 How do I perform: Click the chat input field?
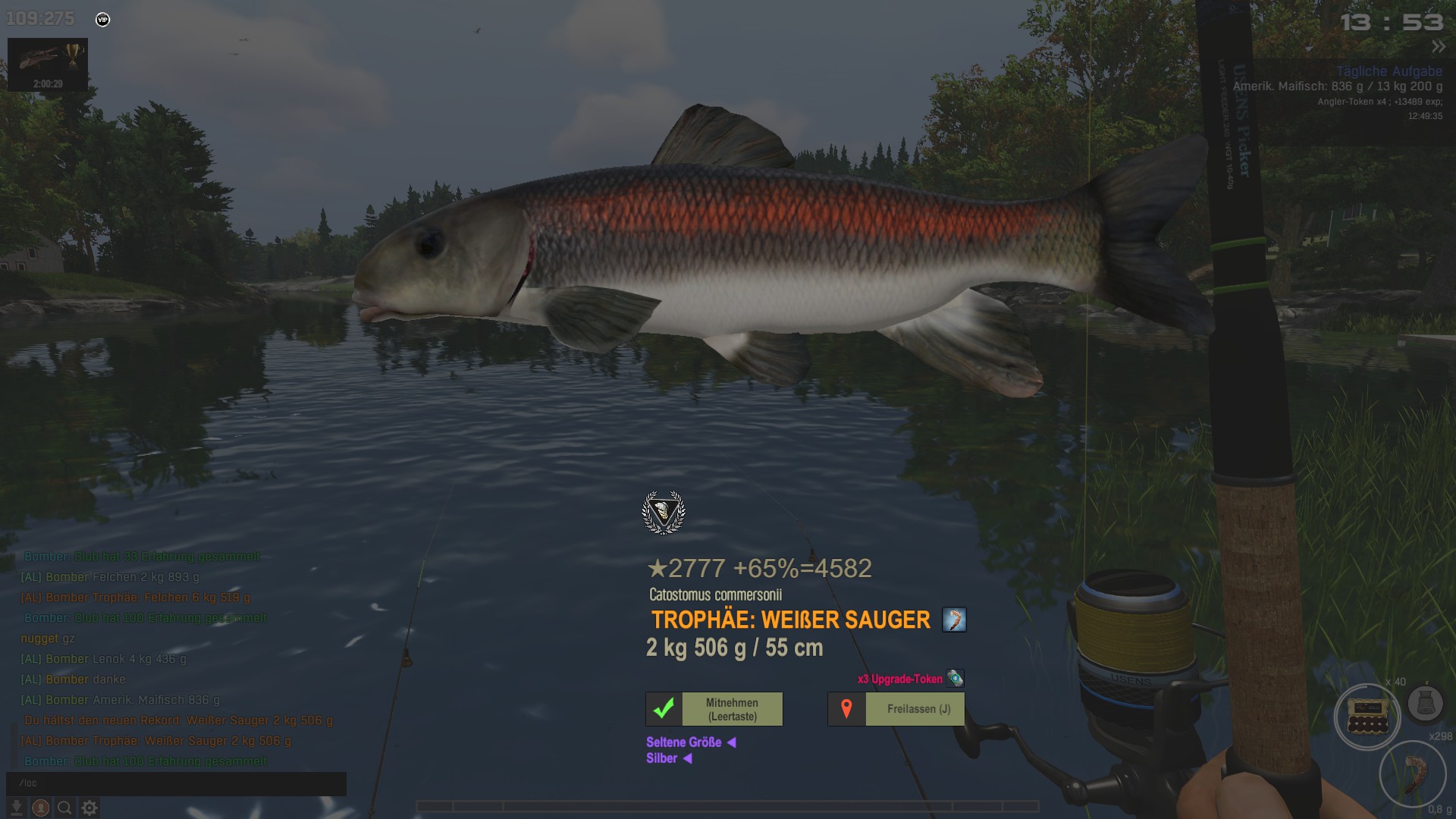176,783
